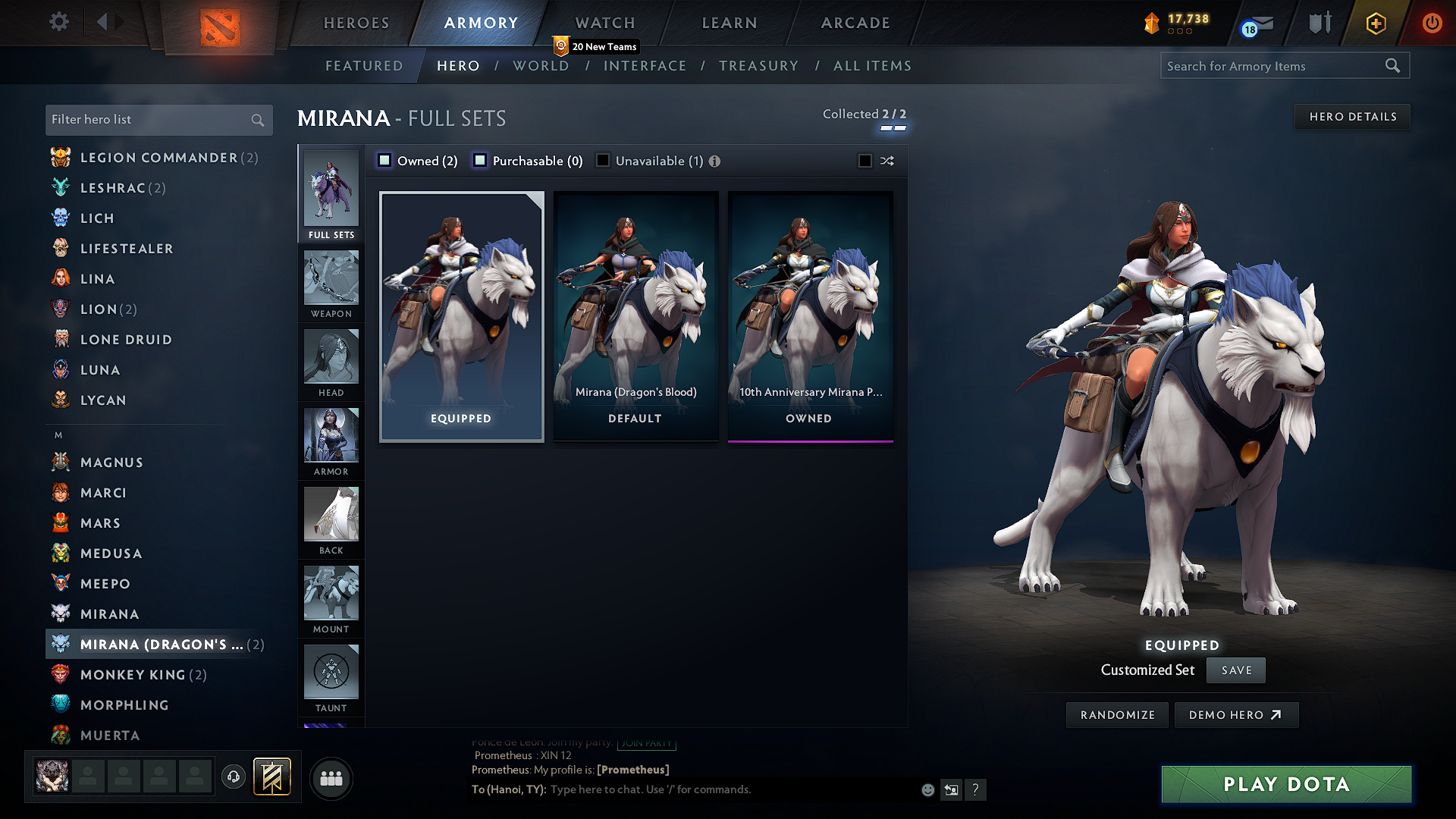
Task: Open the chat channel selector To (Hanoi, TY)
Action: point(508,789)
